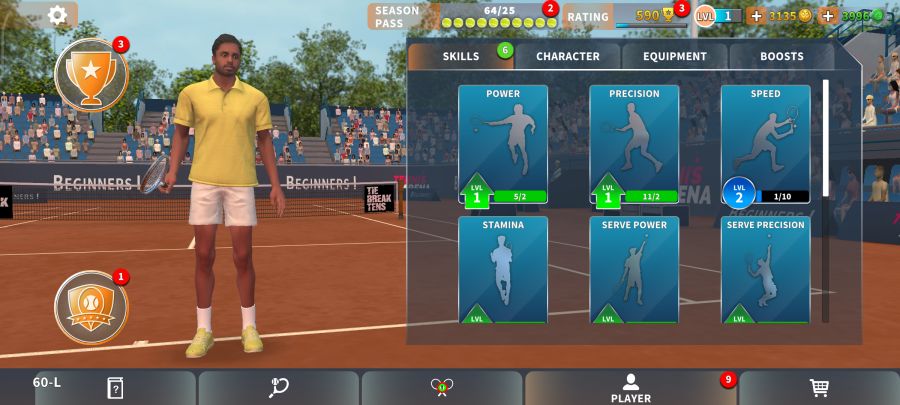Switch to the Boosts tab

coord(781,56)
